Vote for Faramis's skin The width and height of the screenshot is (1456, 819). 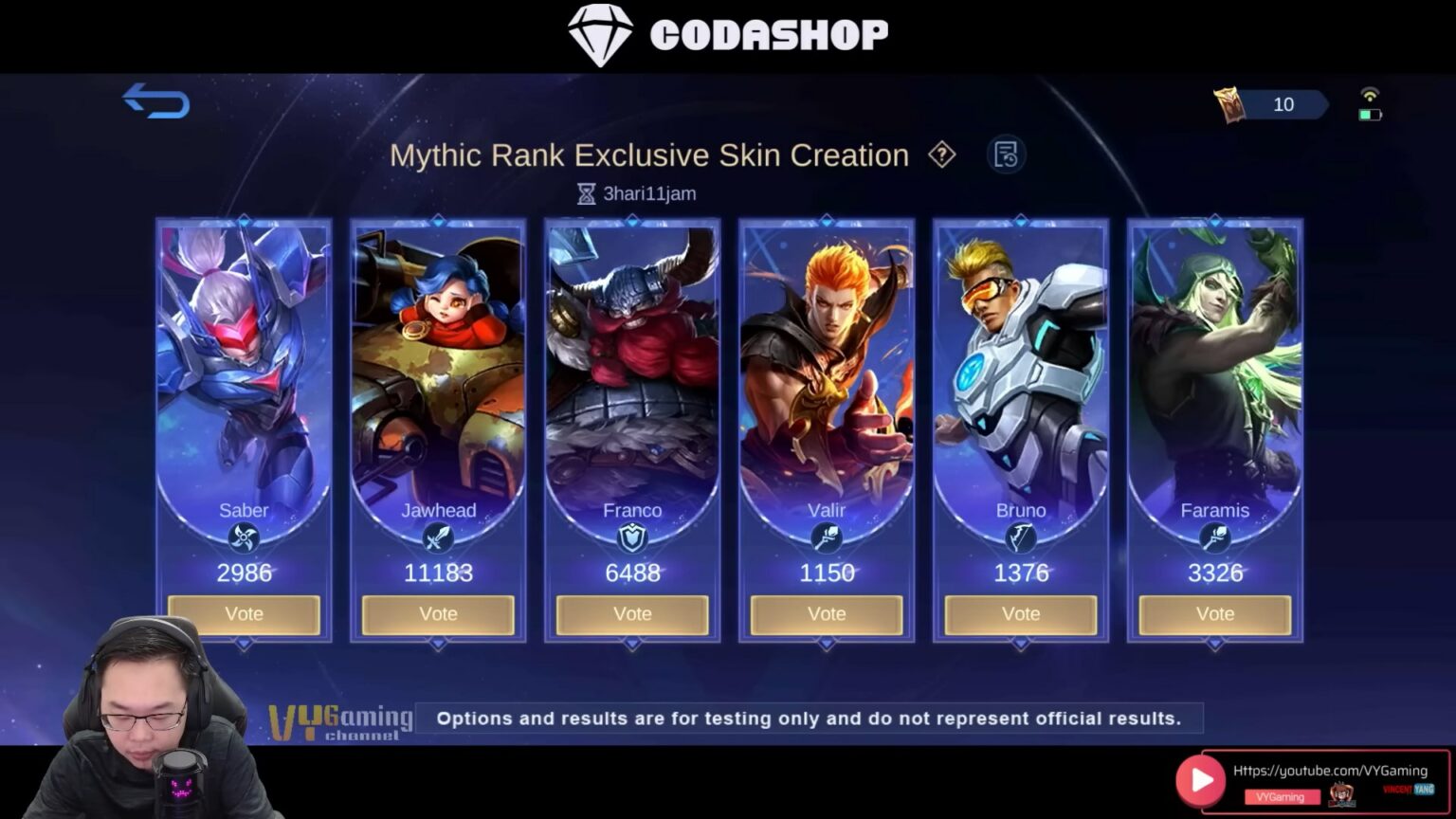coord(1214,614)
